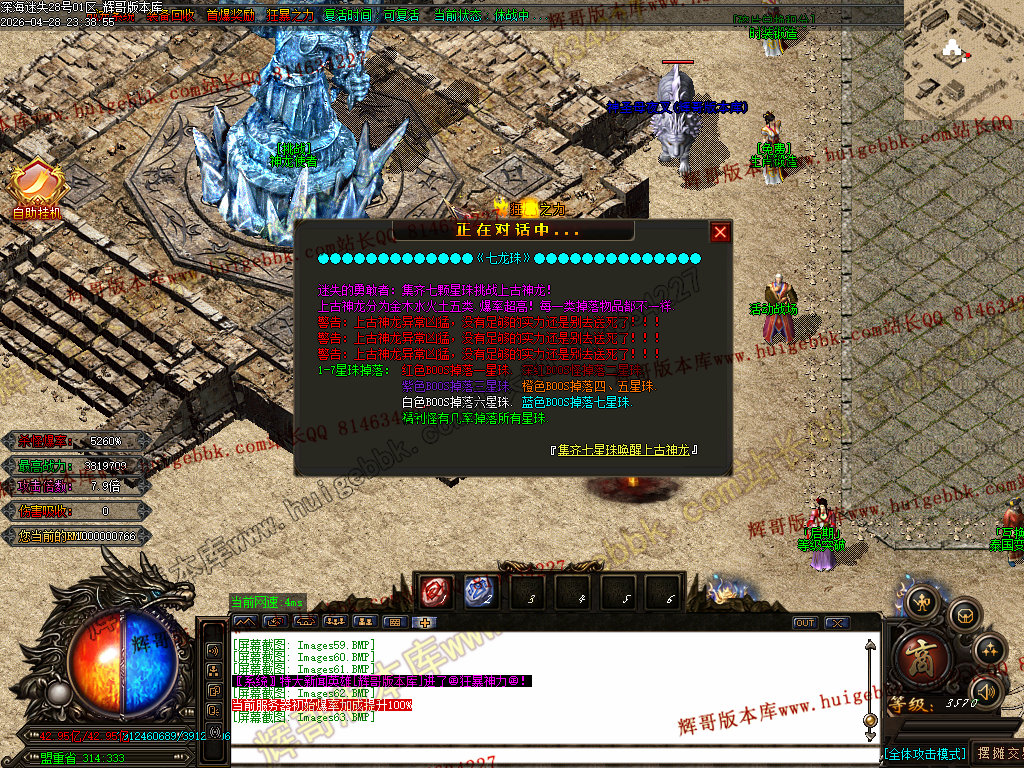Open the minimap
1024x768 pixels.
[963, 60]
